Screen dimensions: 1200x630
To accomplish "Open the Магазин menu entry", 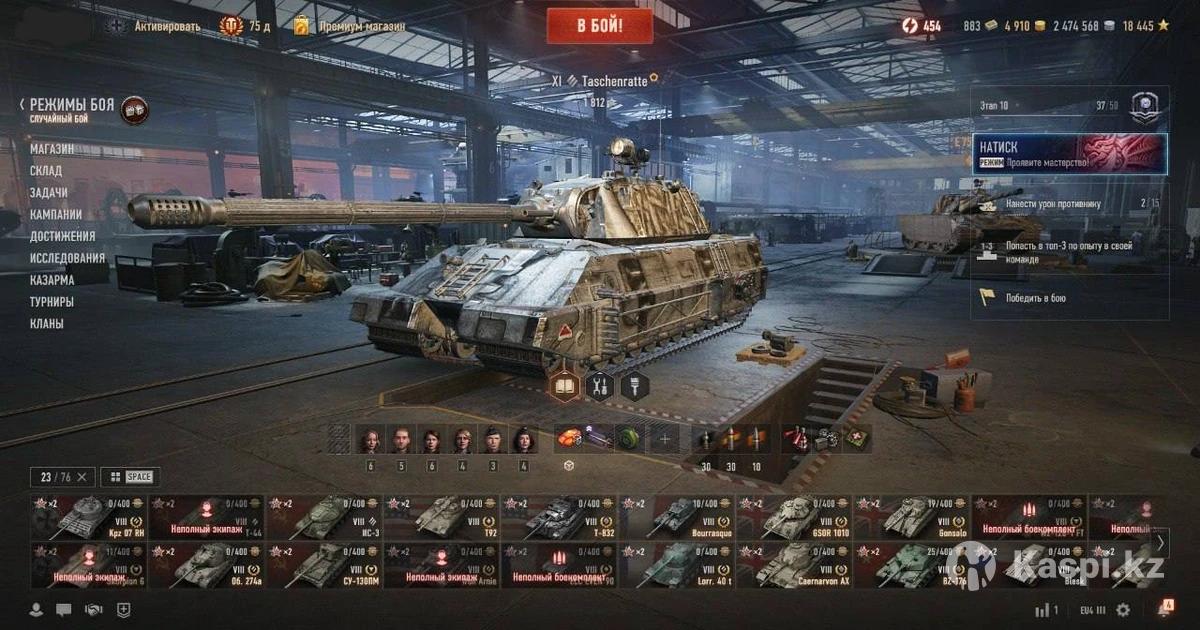I will coord(52,149).
